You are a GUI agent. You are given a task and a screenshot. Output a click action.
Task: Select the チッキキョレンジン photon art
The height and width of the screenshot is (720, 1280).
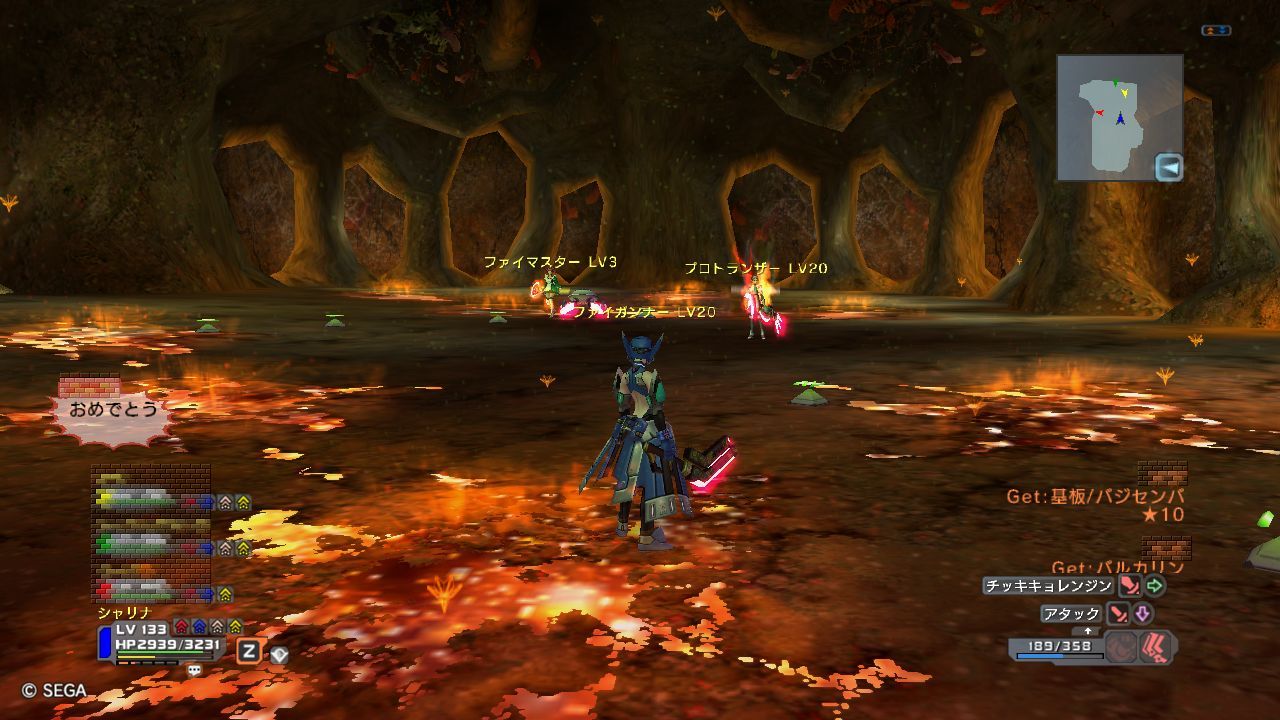1048,586
